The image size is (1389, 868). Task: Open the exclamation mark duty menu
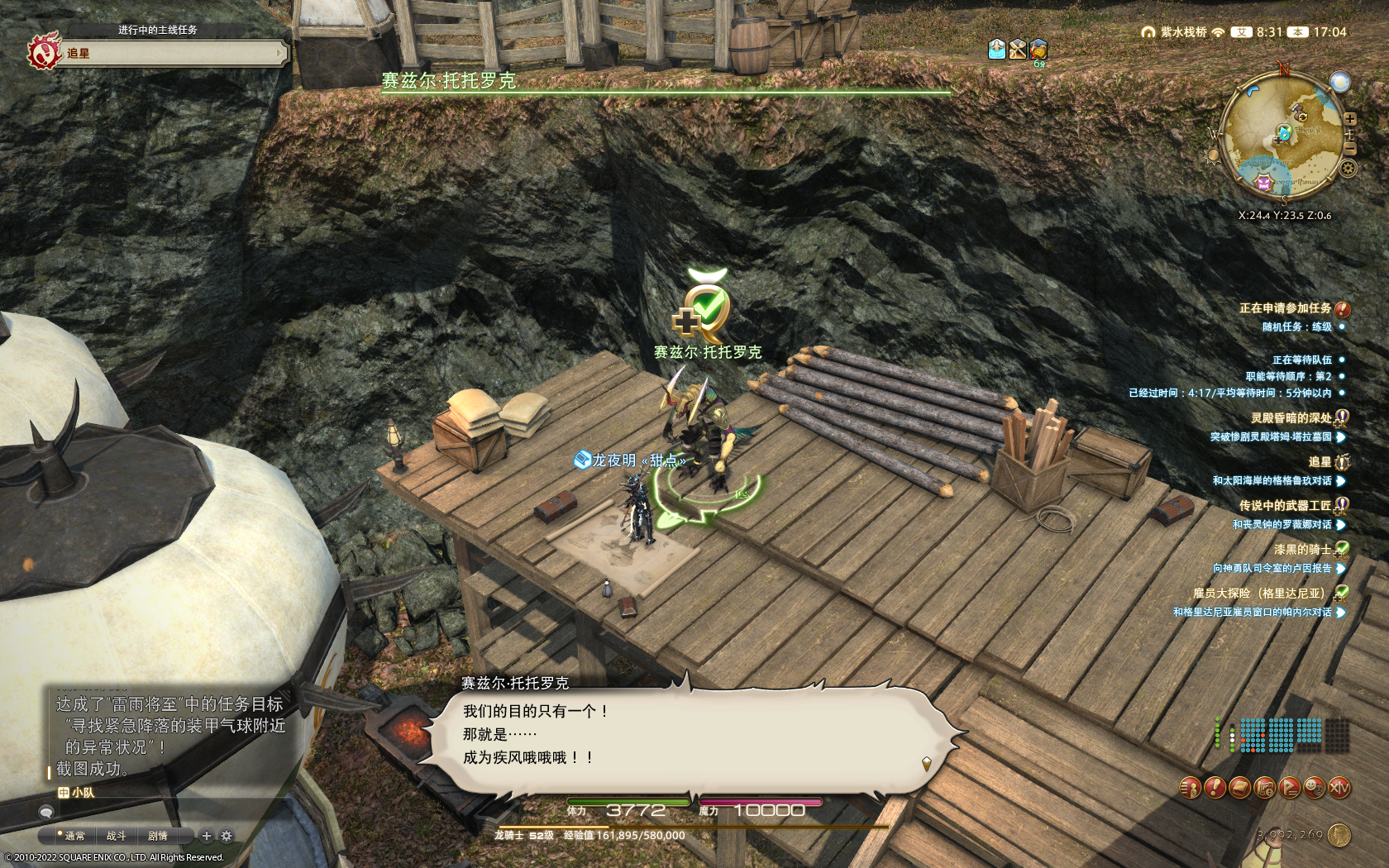pyautogui.click(x=1214, y=788)
